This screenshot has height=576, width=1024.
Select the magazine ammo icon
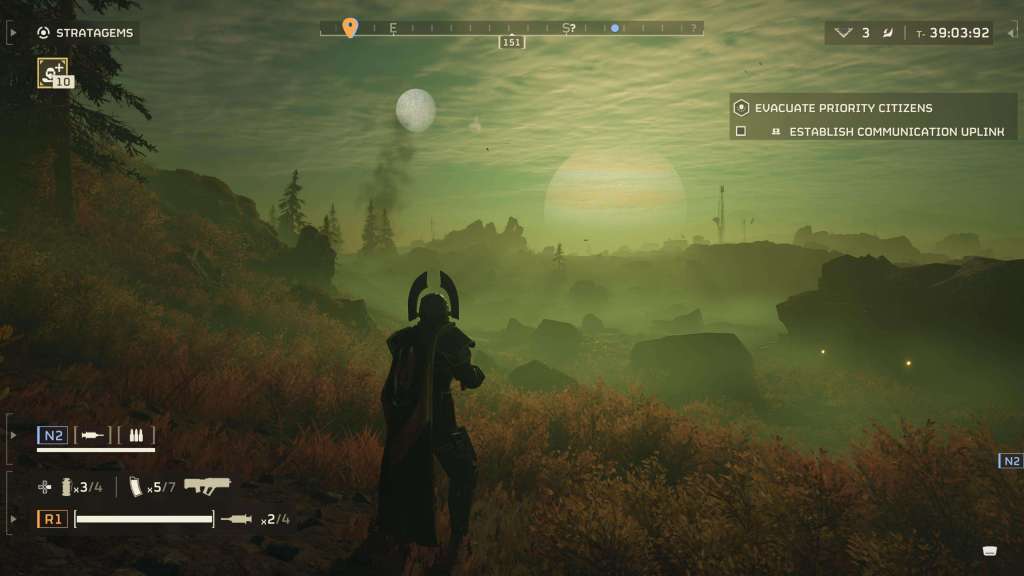(x=136, y=487)
